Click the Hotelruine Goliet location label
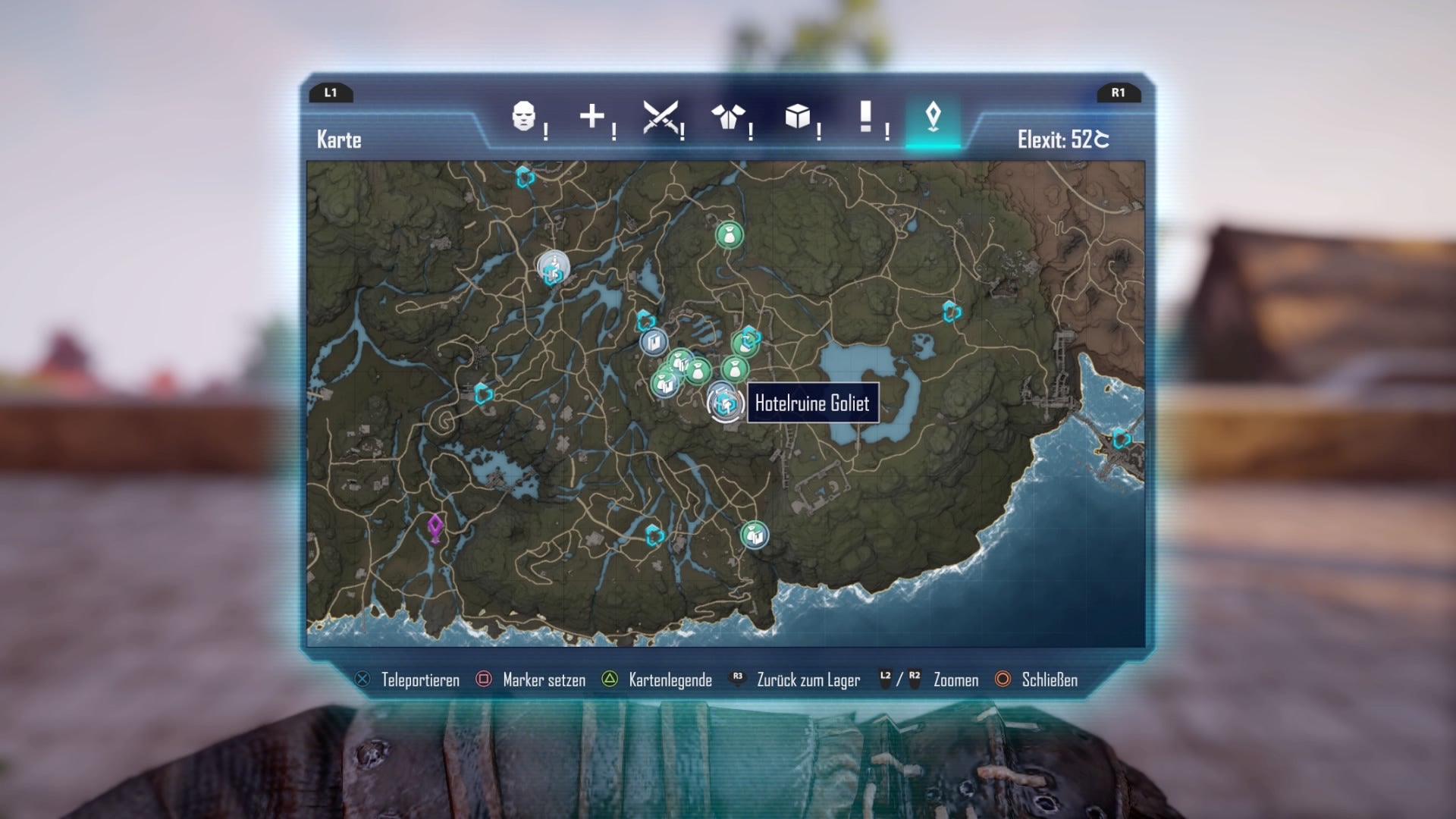 tap(811, 404)
